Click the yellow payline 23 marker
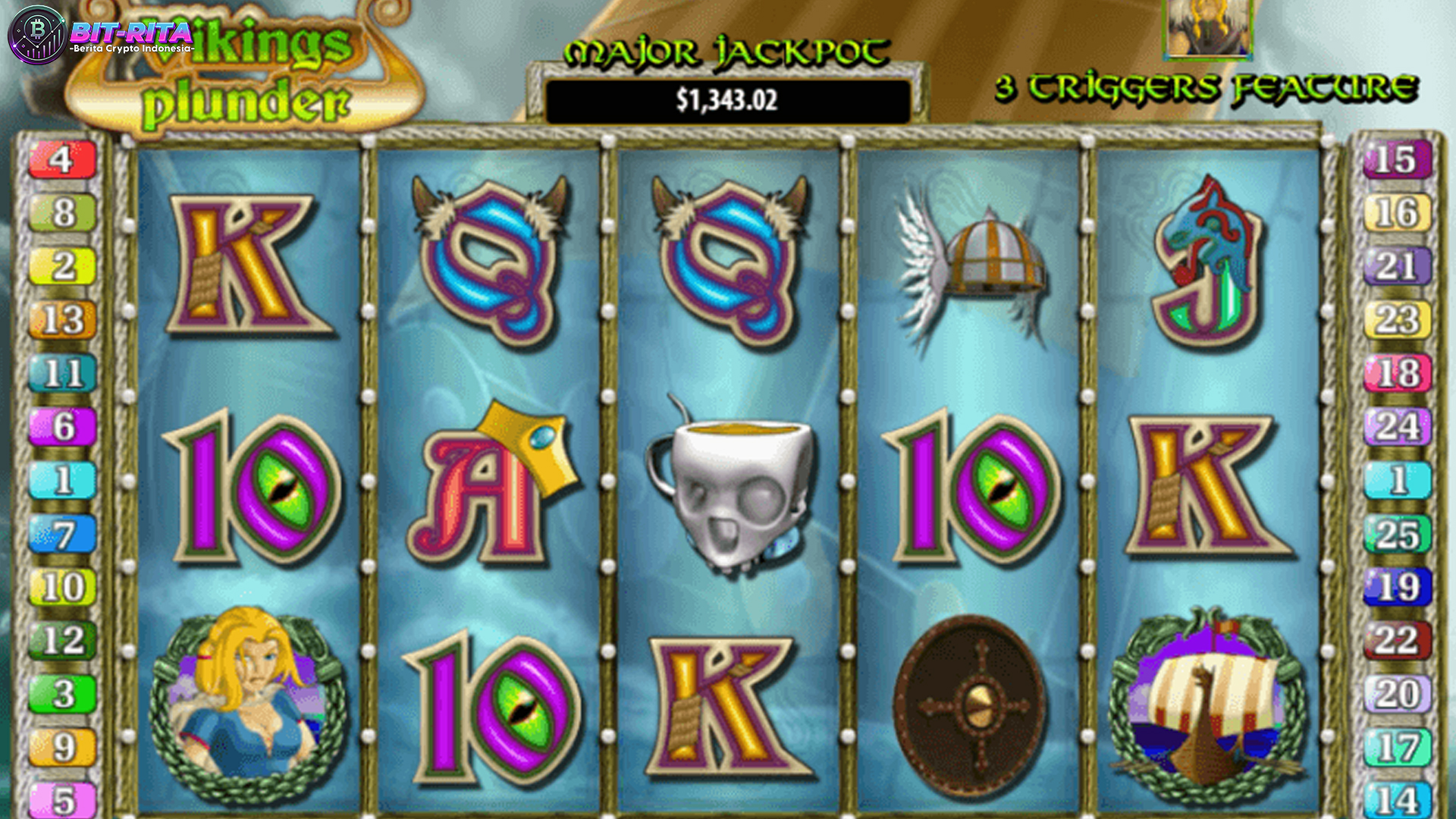This screenshot has height=819, width=1456. [x=1397, y=320]
